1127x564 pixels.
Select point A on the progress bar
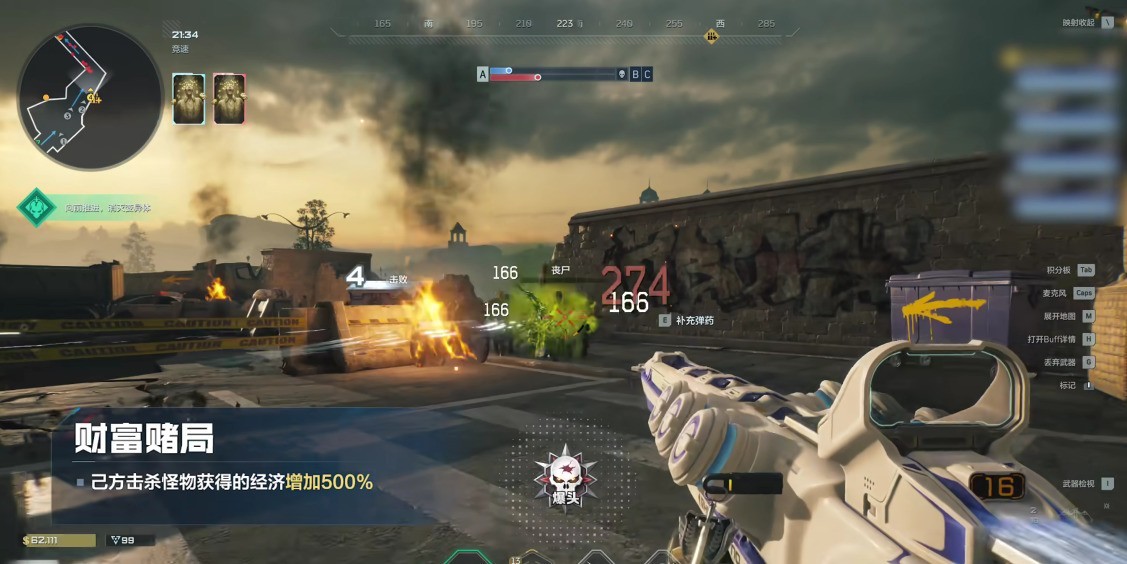point(483,74)
